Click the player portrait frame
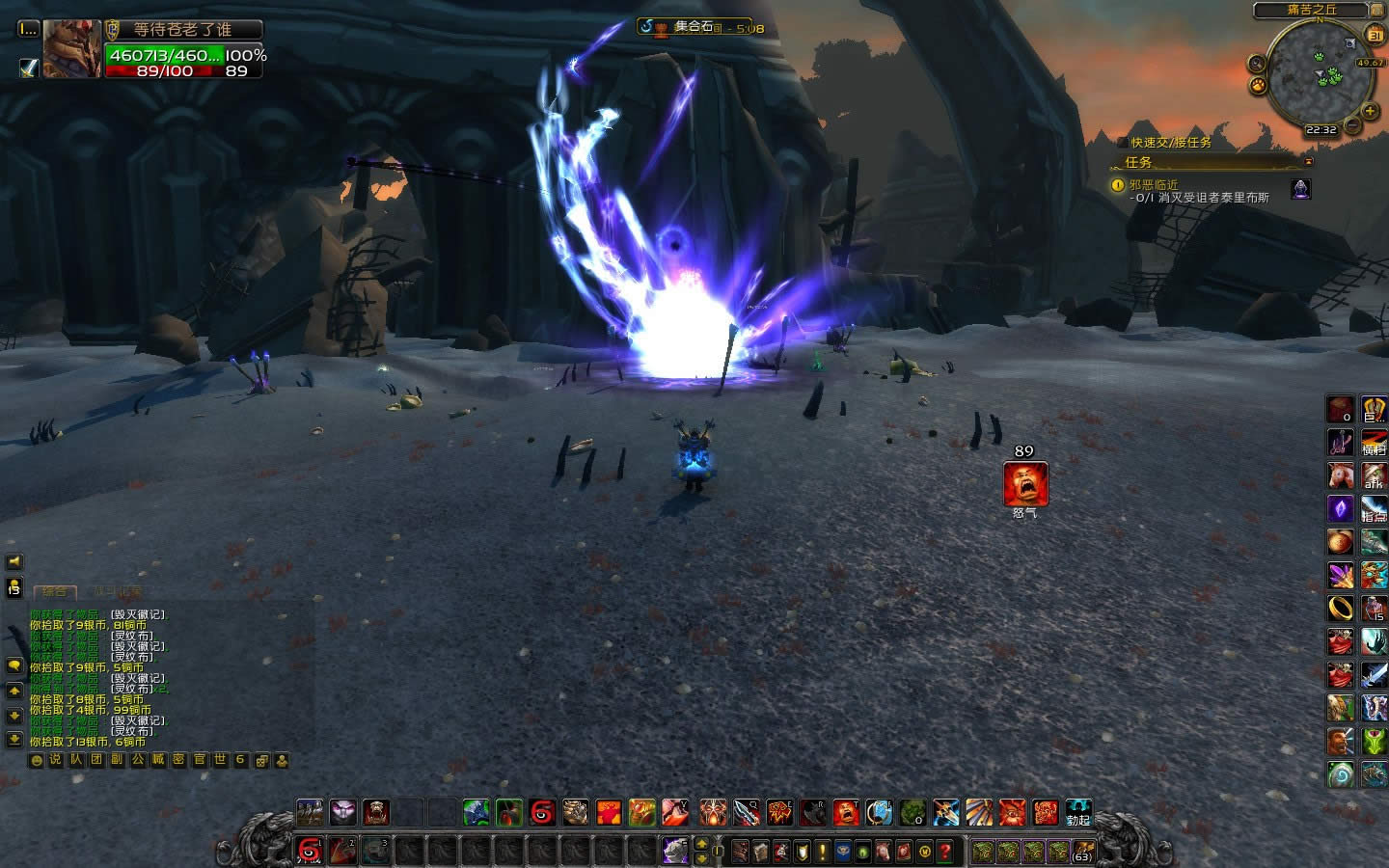The image size is (1389, 868). coord(71,49)
